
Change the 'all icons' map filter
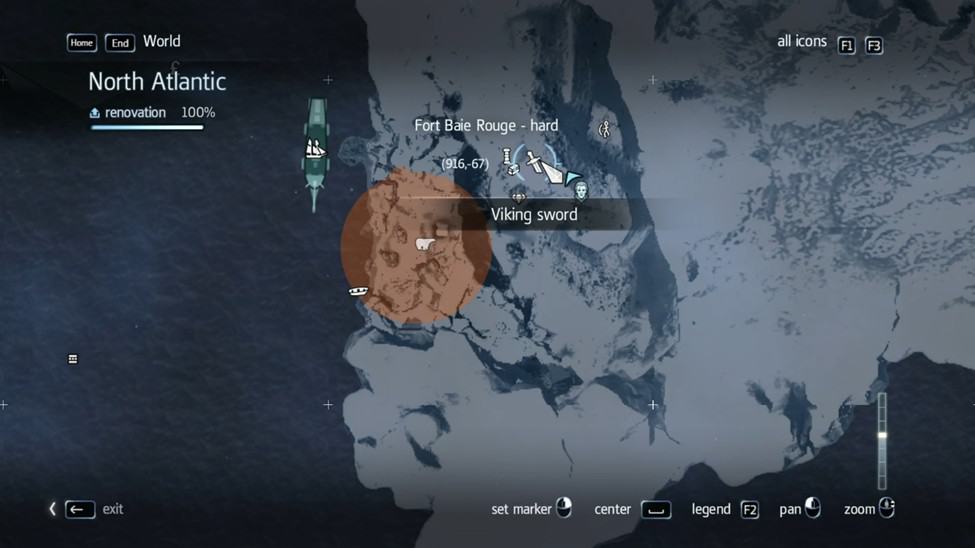(846, 45)
